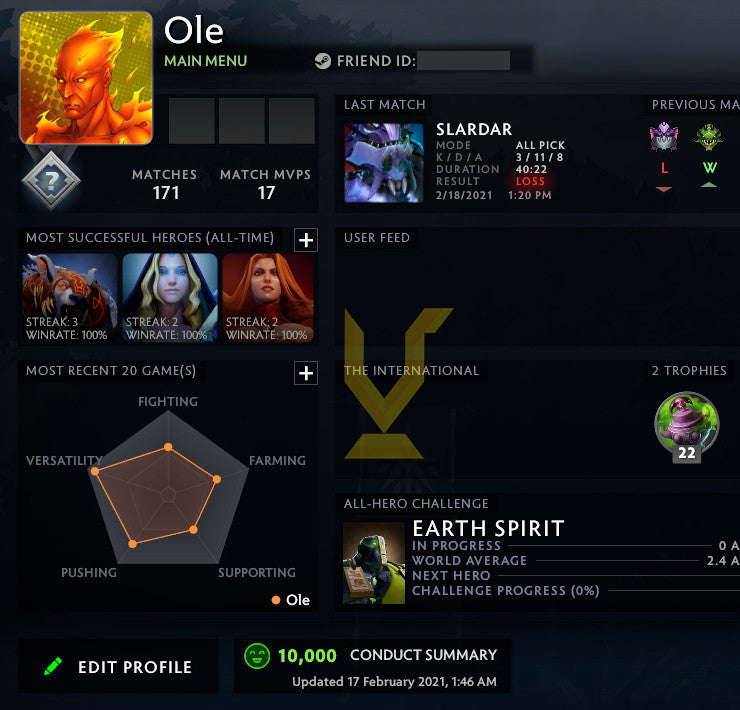Click the Main Menu link

(206, 61)
